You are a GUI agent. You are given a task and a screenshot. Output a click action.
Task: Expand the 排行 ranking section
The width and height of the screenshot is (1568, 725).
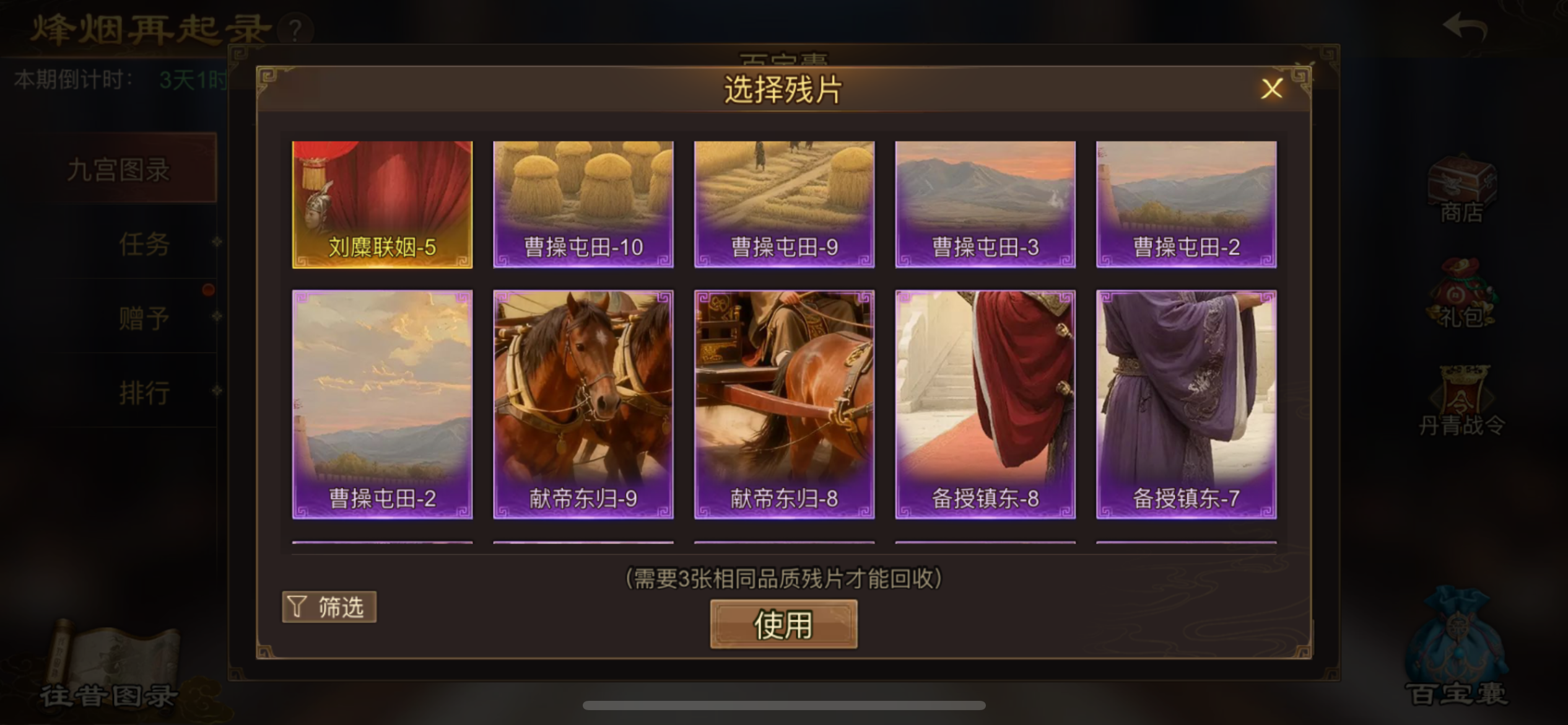pos(145,392)
